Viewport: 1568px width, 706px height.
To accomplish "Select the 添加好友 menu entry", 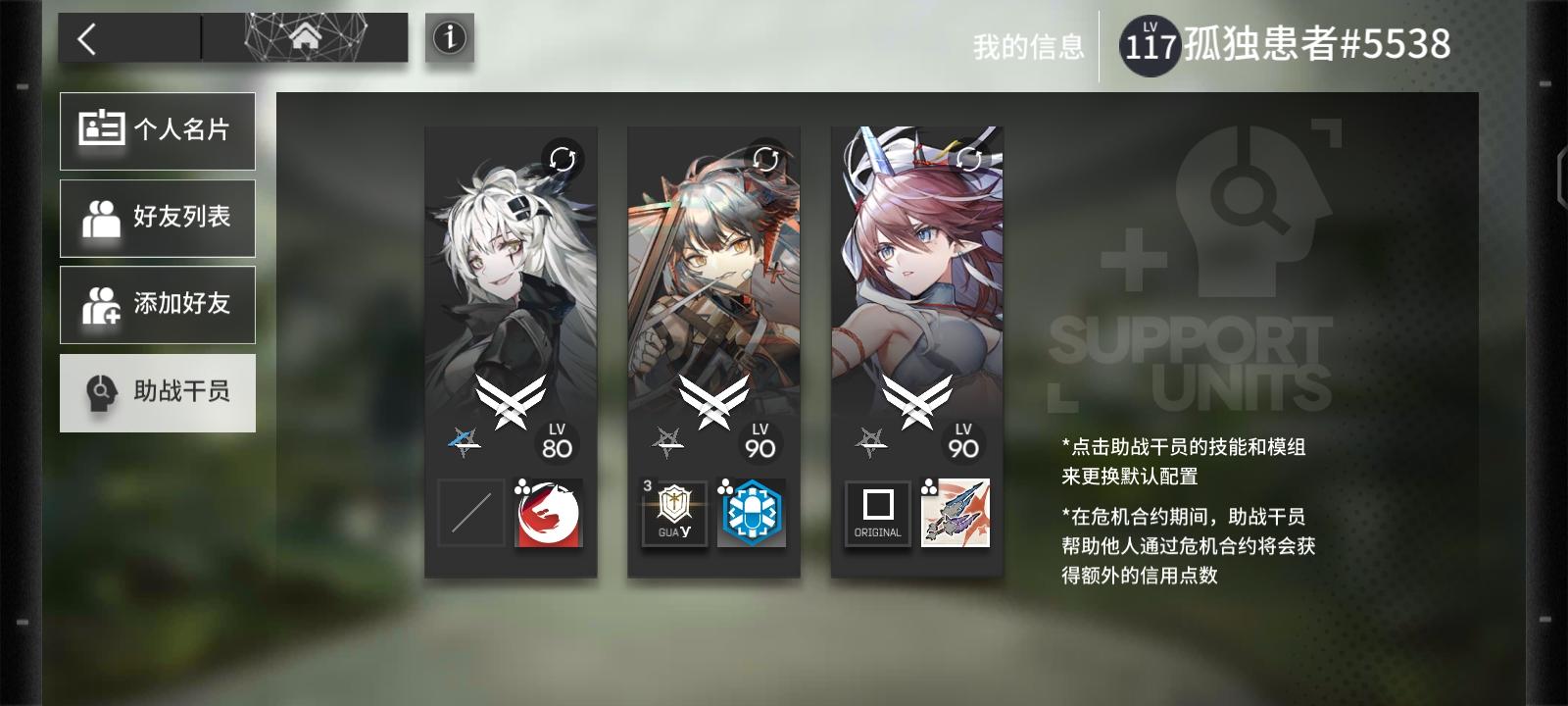I will [x=157, y=305].
